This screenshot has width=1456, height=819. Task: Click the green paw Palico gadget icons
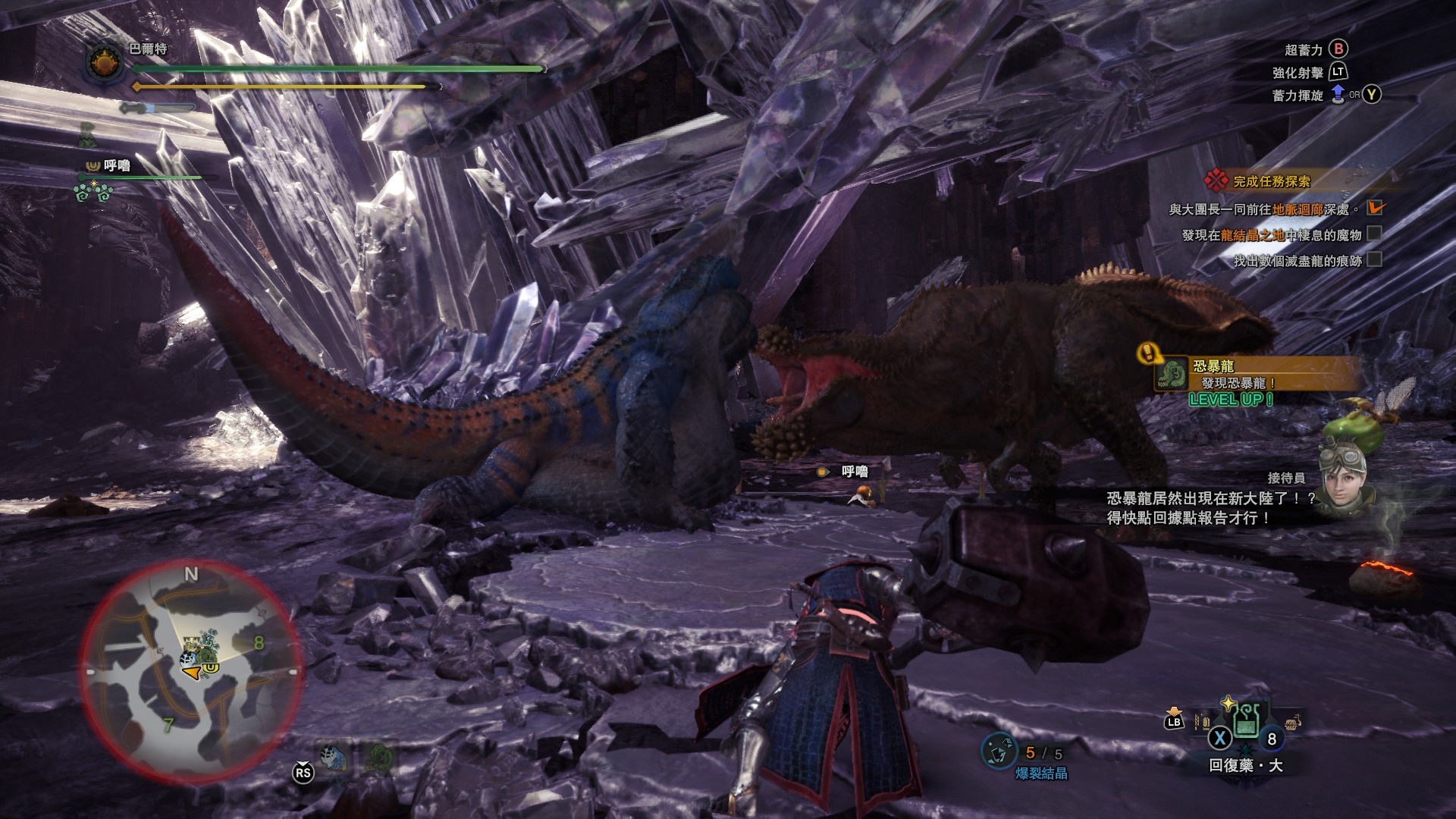[93, 193]
